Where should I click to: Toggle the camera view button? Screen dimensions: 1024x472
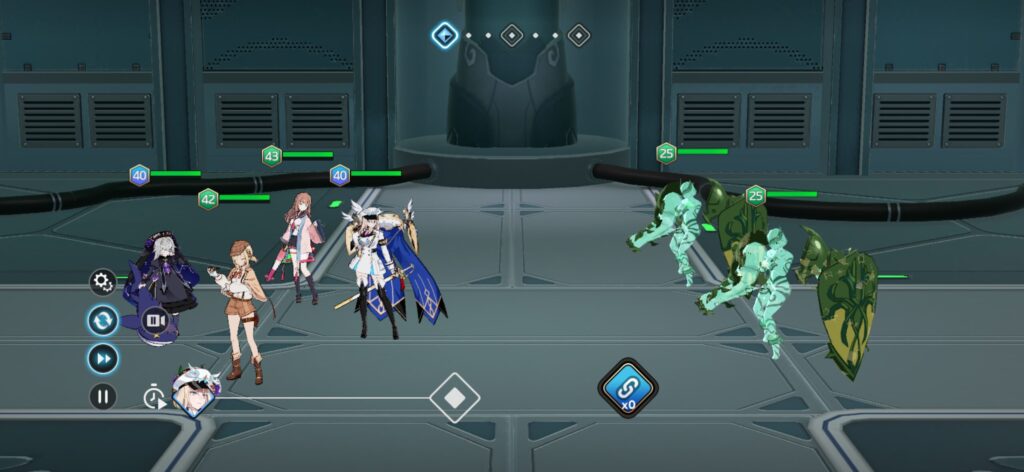pos(155,320)
